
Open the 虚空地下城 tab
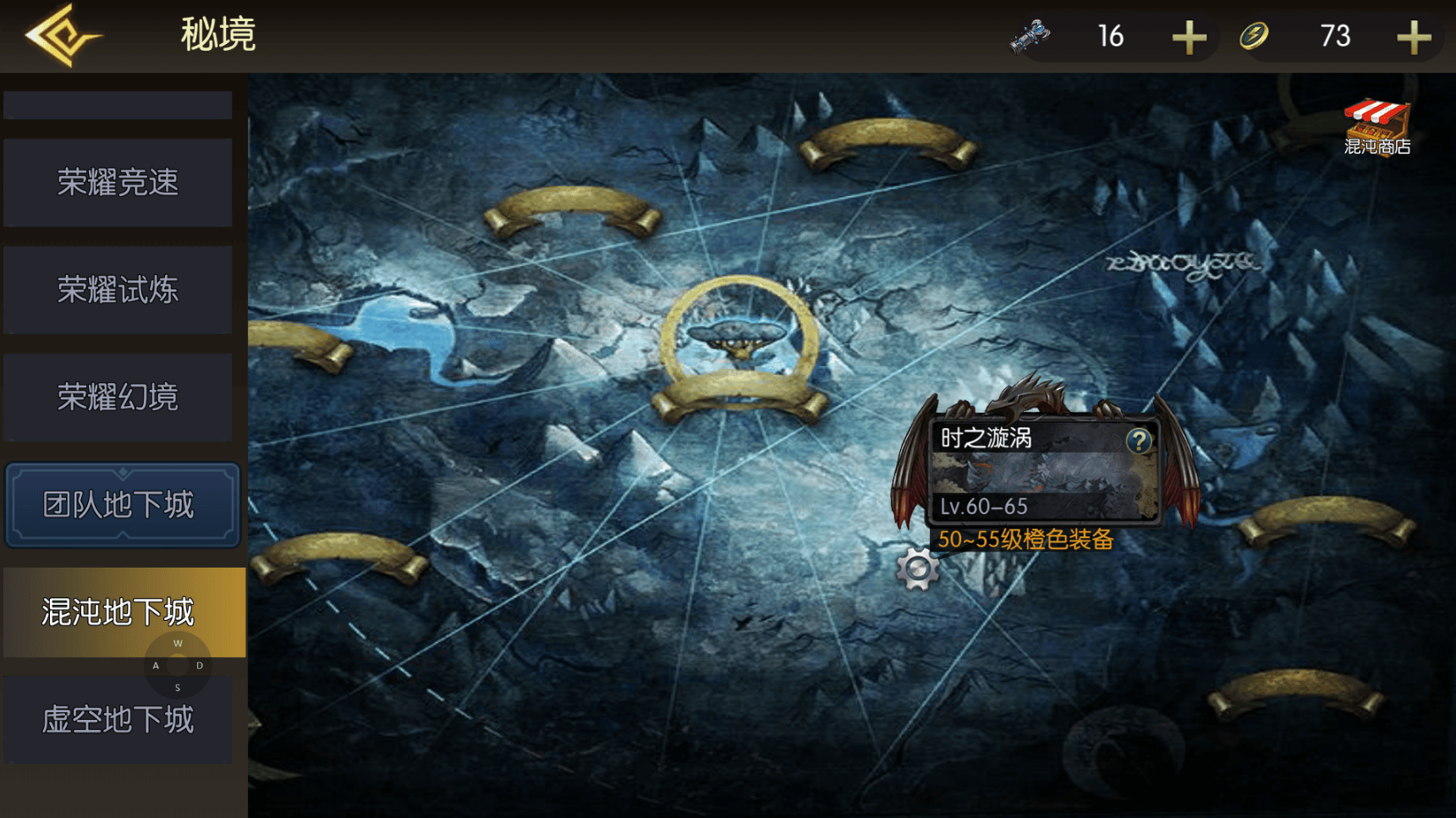click(x=118, y=720)
